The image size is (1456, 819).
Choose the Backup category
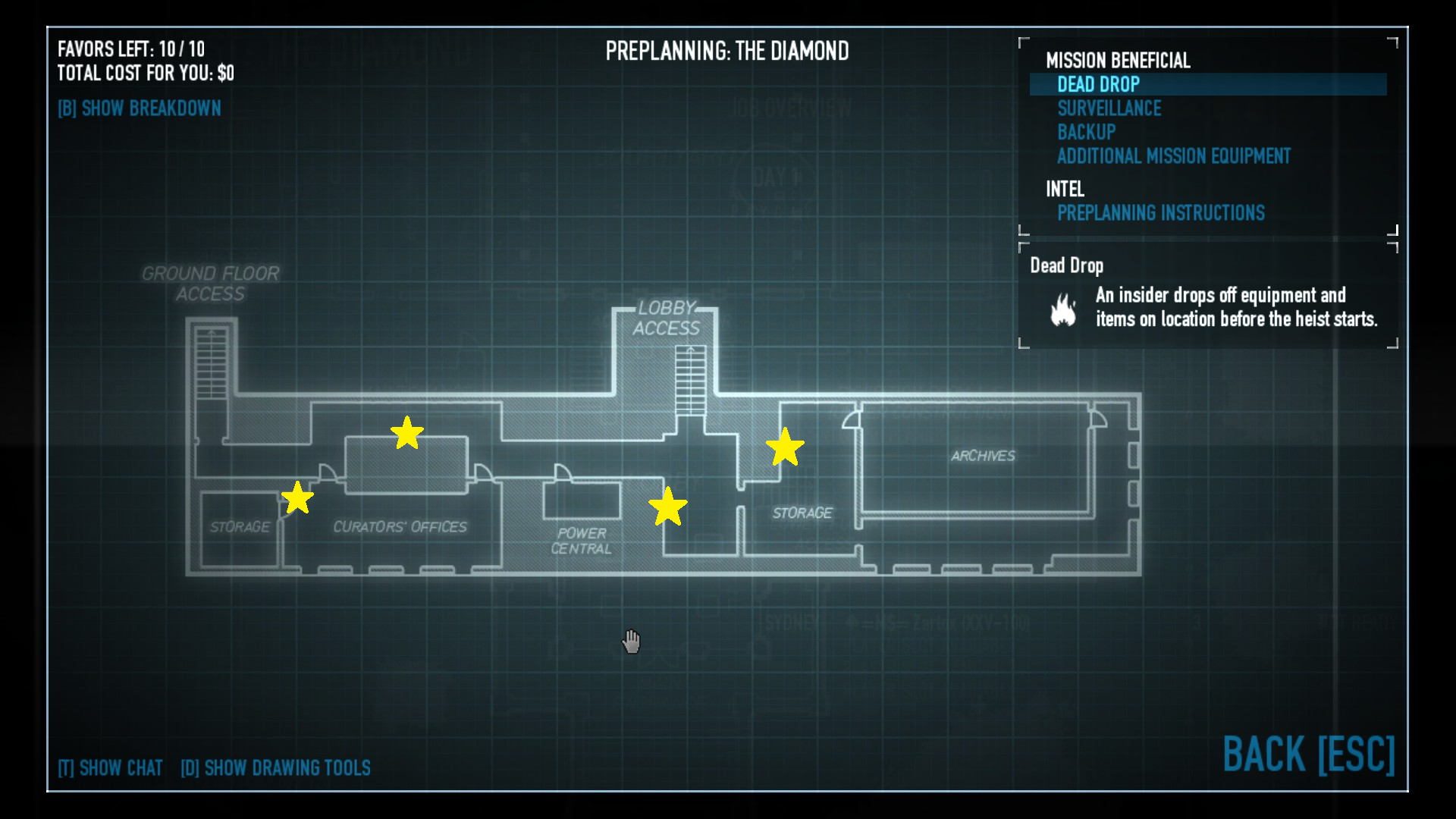(x=1086, y=132)
